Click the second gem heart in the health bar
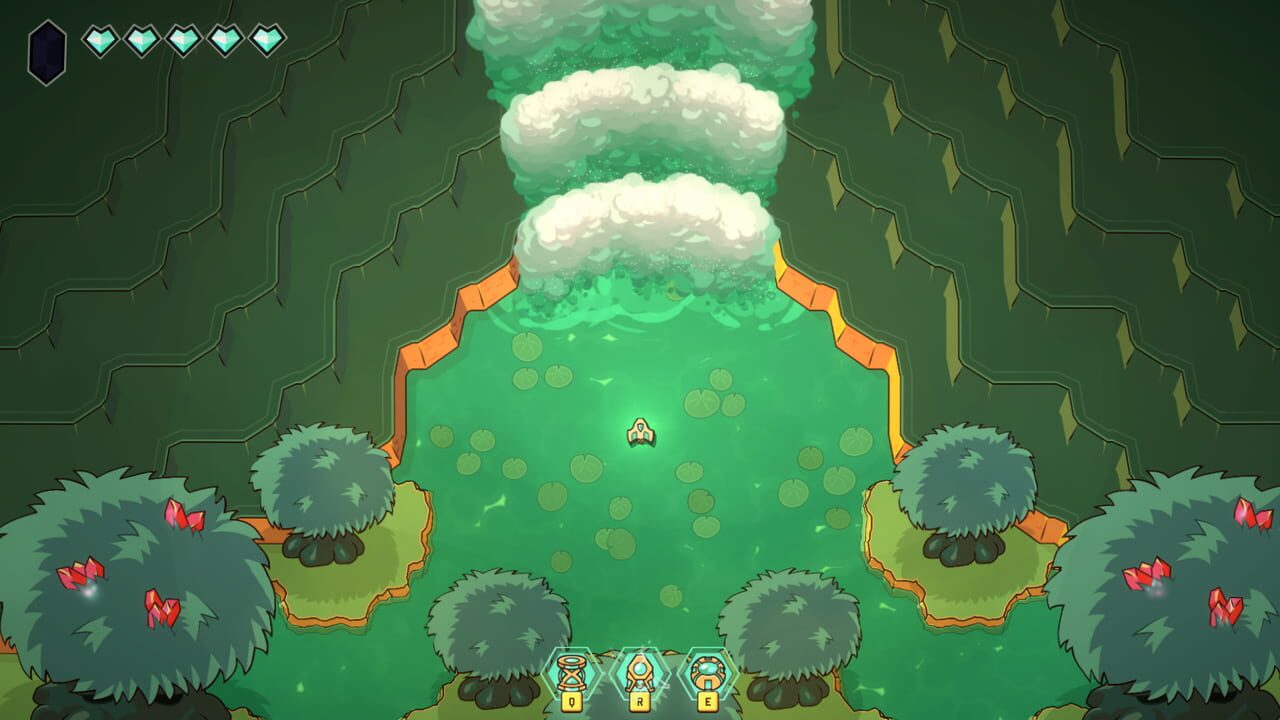1280x720 pixels. [x=144, y=40]
